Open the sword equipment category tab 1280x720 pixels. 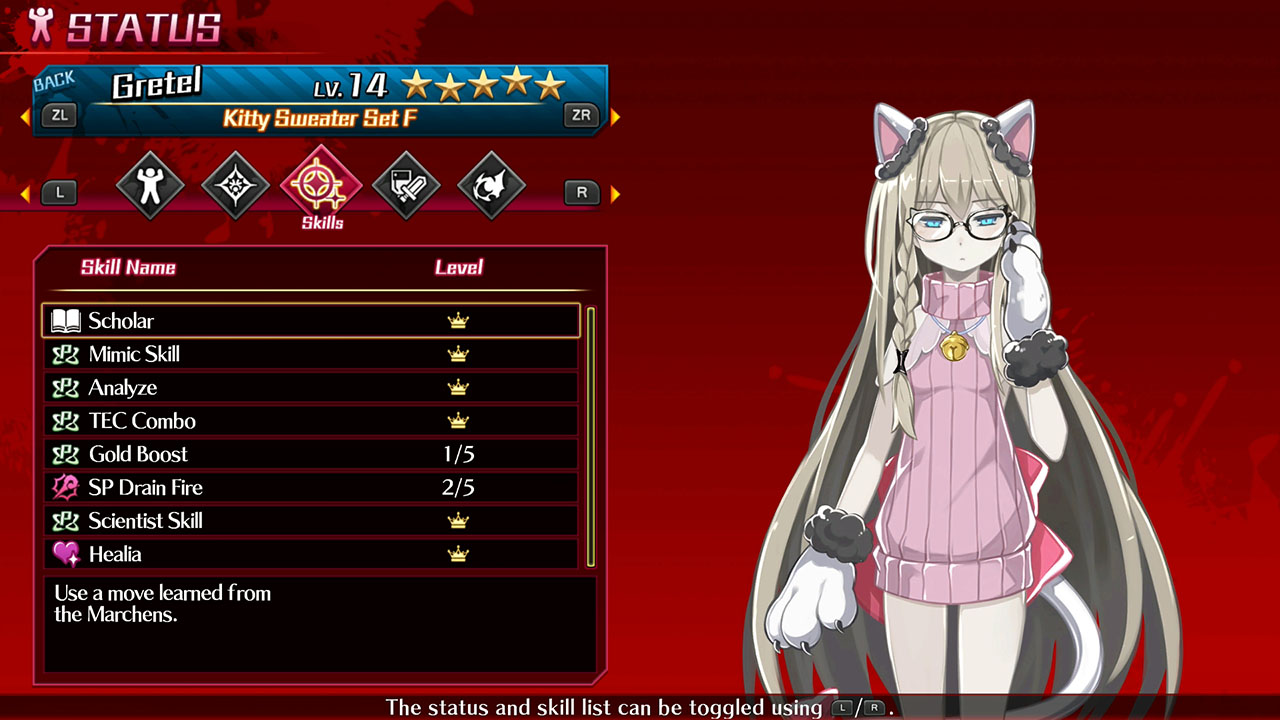pyautogui.click(x=406, y=185)
